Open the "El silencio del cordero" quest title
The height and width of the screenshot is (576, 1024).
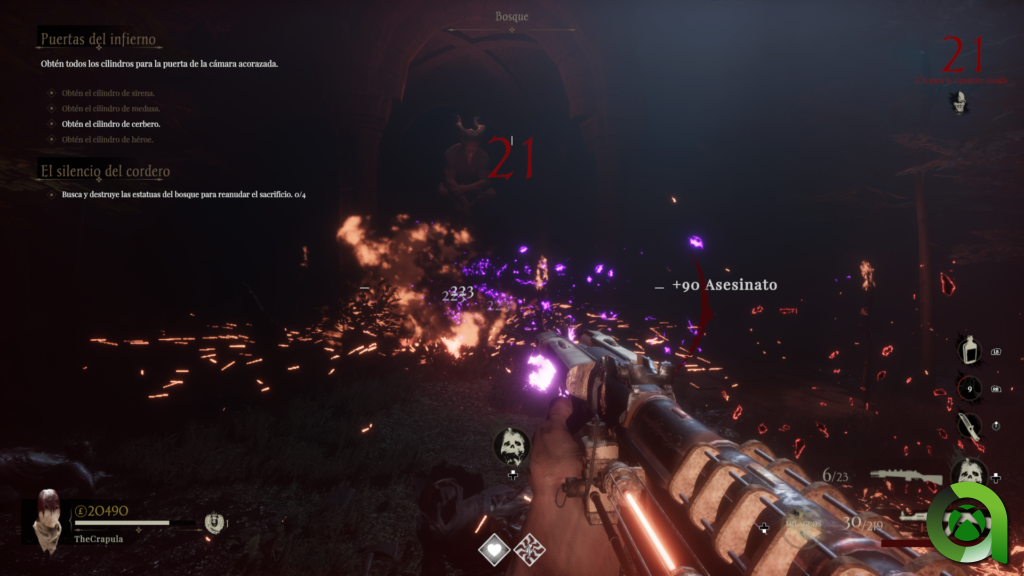coord(104,171)
